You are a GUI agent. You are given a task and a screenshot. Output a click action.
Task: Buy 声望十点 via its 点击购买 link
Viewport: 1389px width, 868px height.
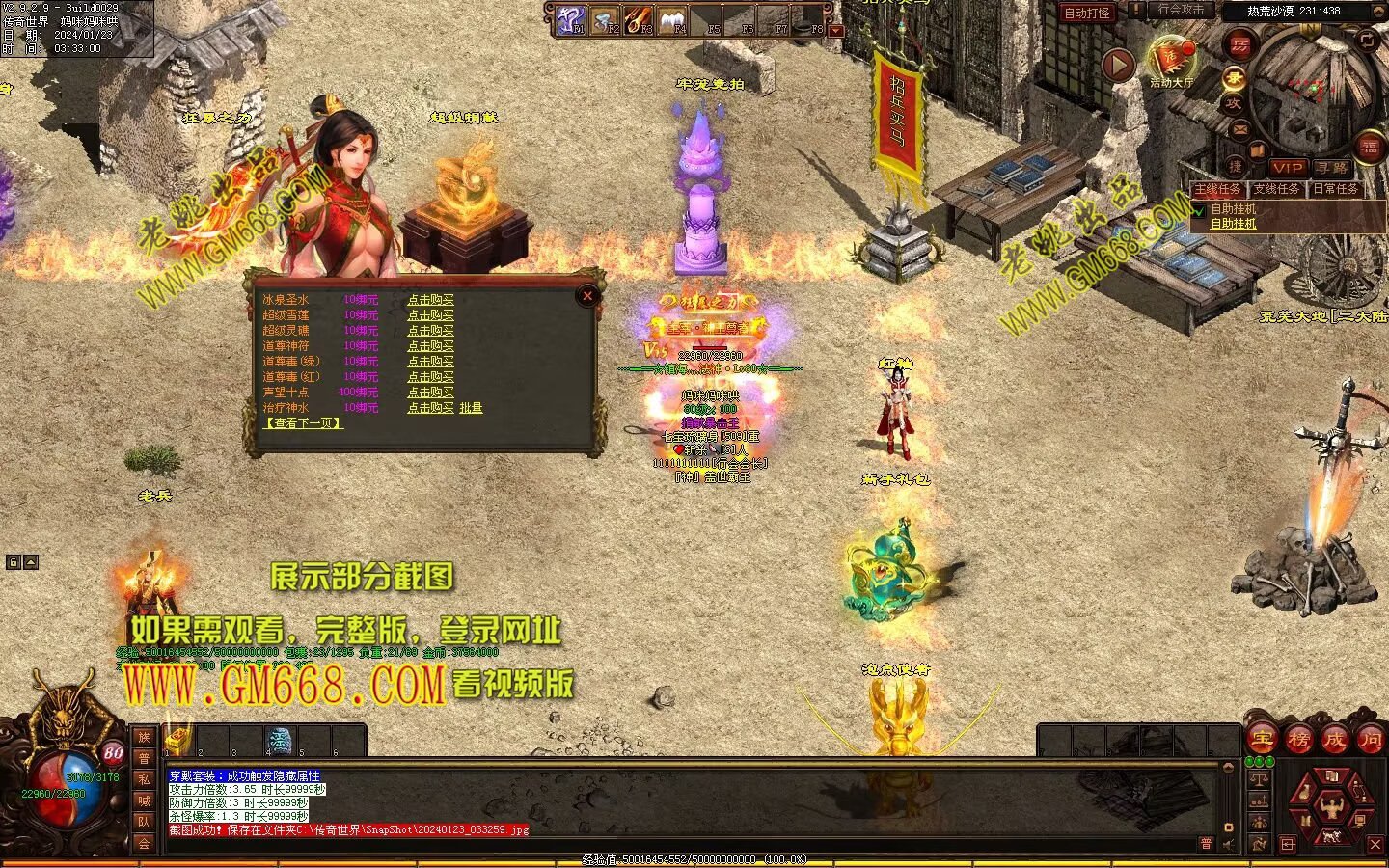pos(430,393)
